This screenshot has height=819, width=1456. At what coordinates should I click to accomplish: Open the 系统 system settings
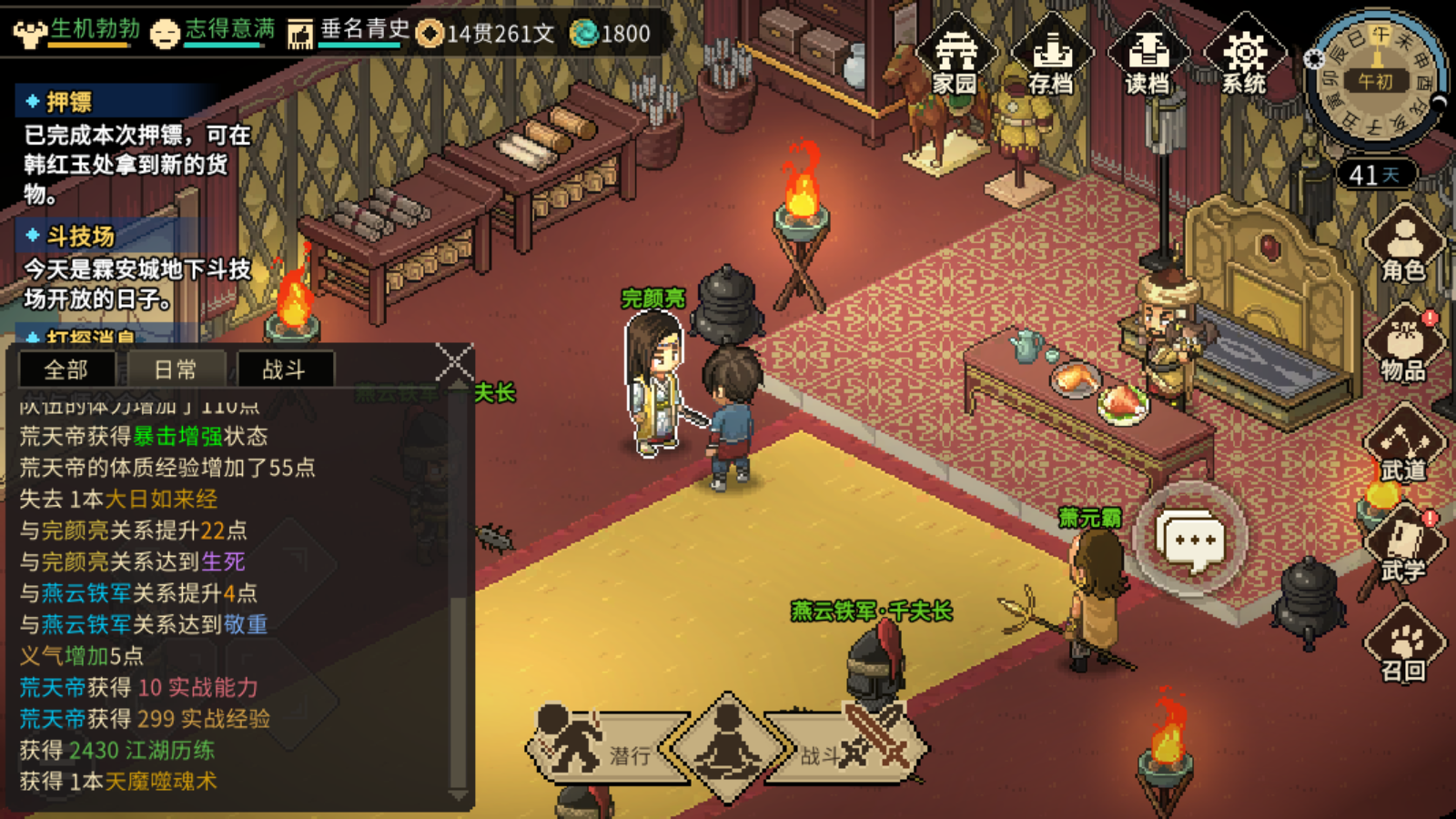click(1244, 56)
